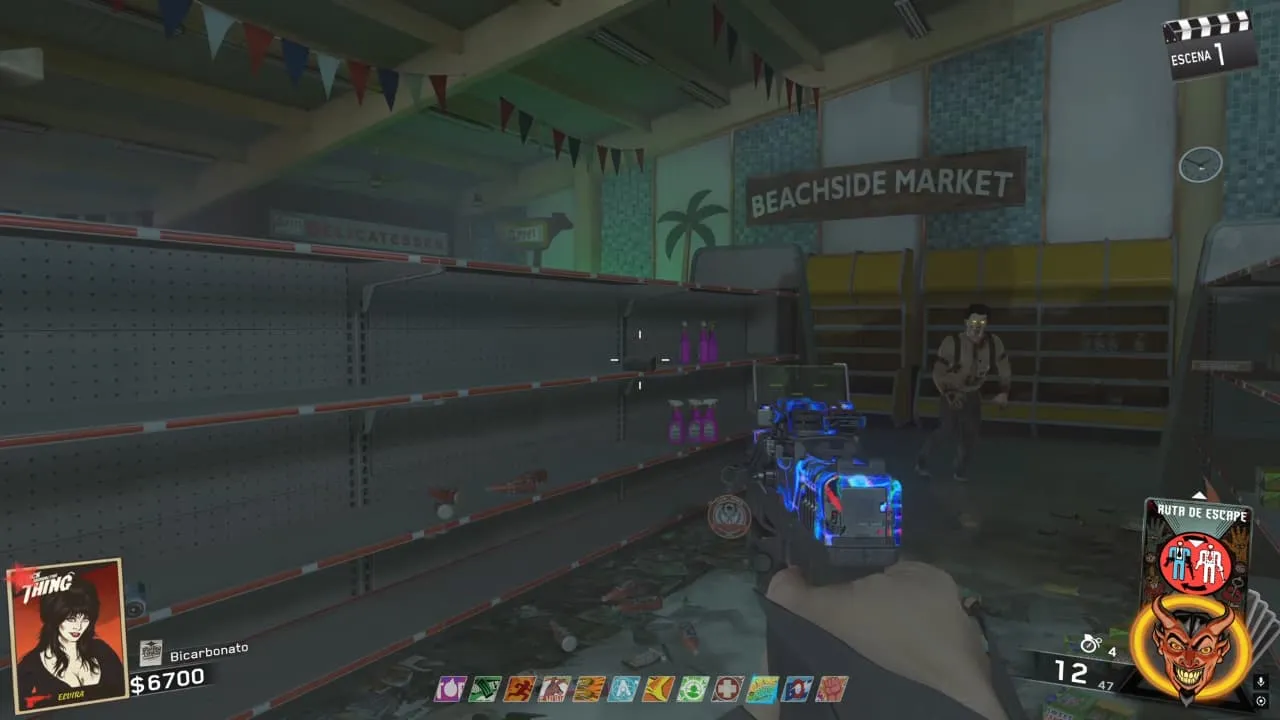The image size is (1280, 720).
Task: Select the purple bomb perk icon
Action: 450,688
